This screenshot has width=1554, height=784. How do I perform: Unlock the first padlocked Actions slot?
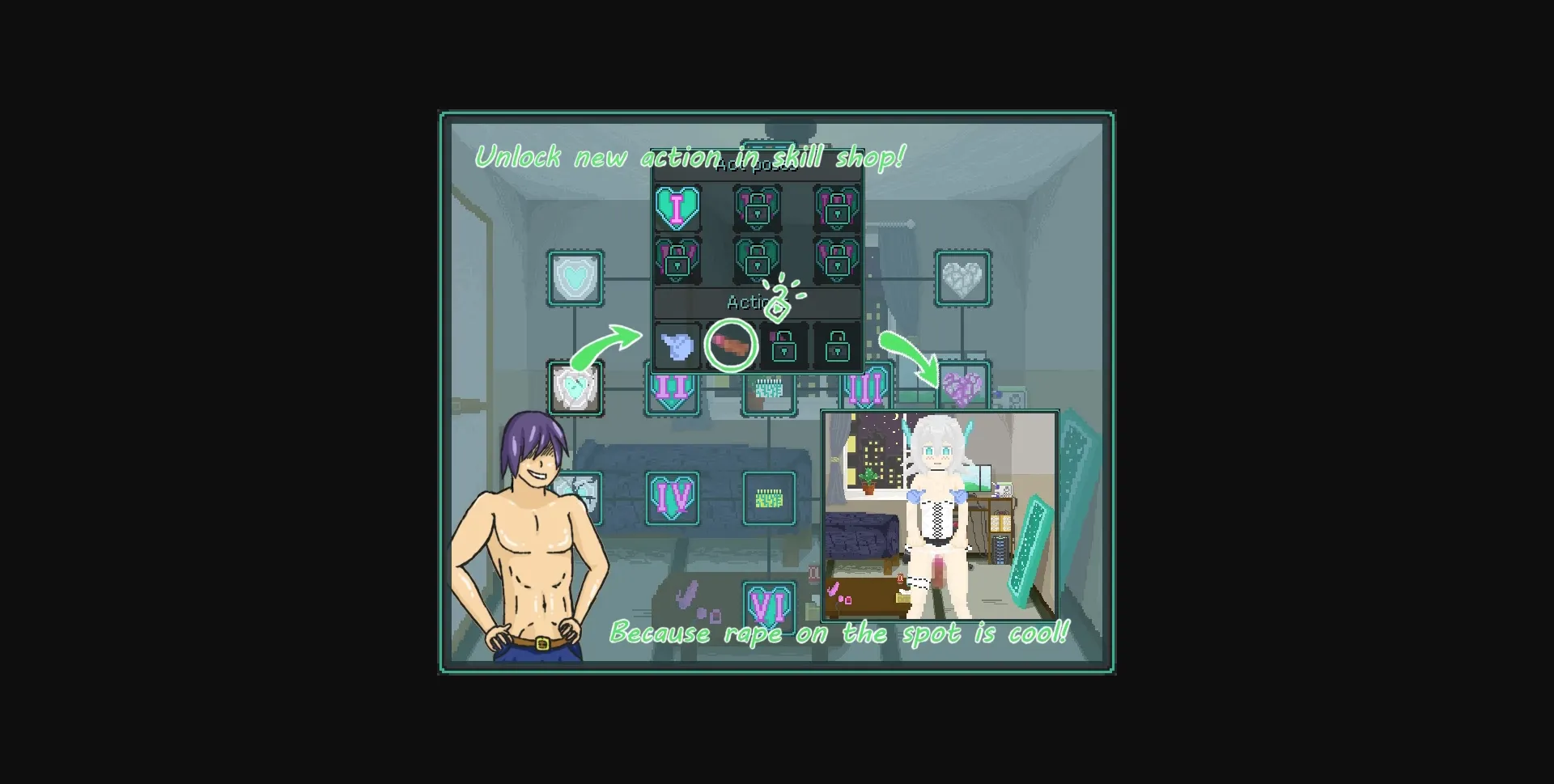pos(782,346)
